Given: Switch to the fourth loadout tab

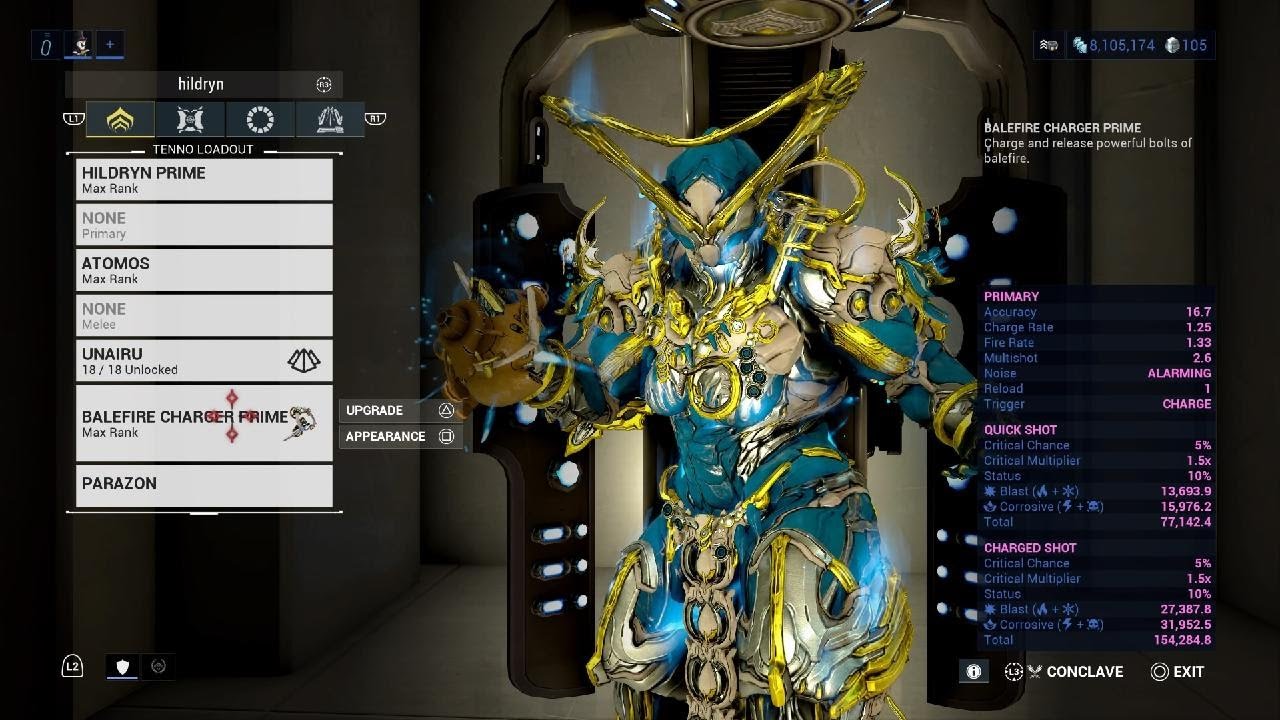Looking at the screenshot, I should pyautogui.click(x=330, y=119).
